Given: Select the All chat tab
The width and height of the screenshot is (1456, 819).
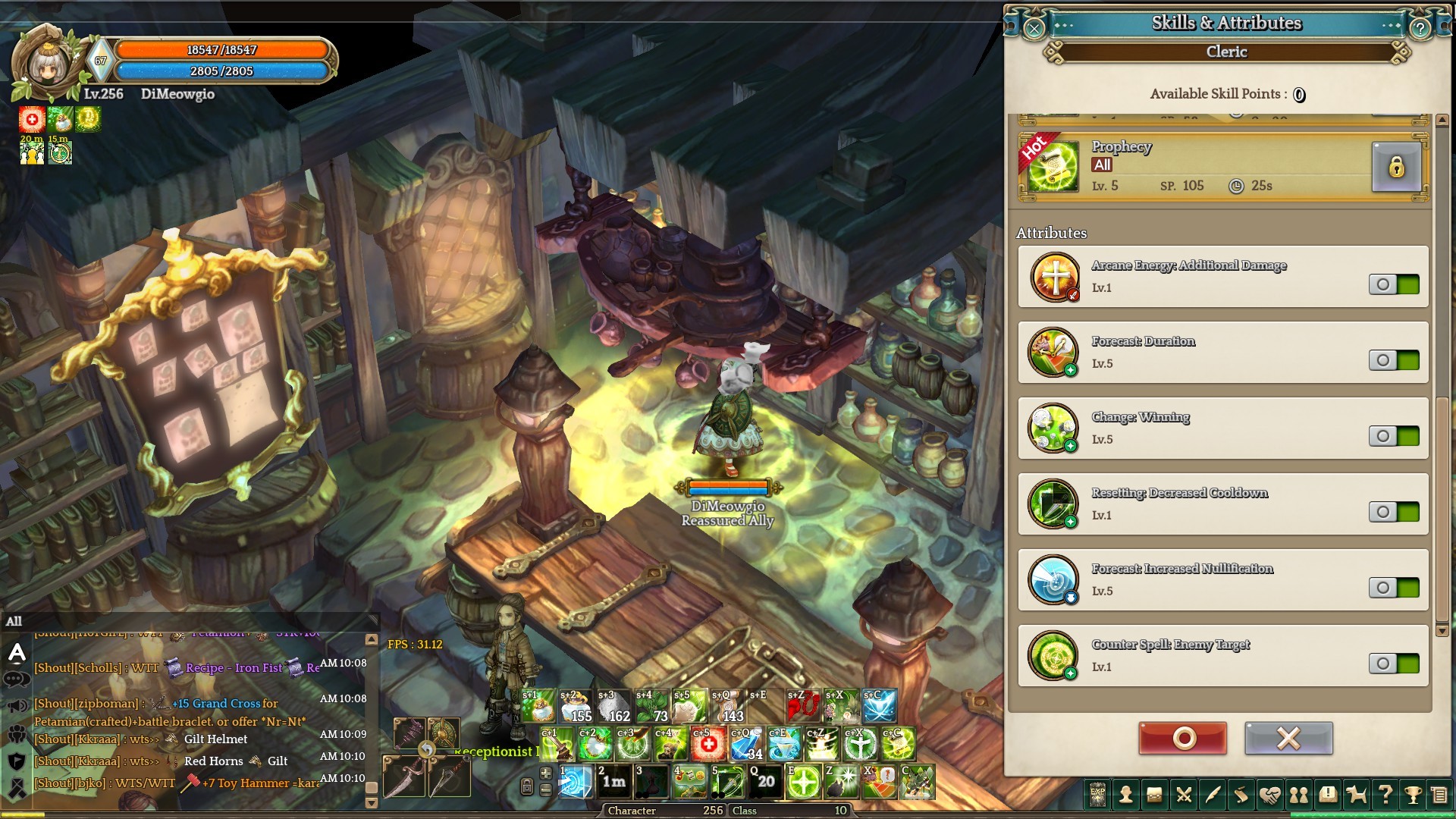Looking at the screenshot, I should click(x=14, y=621).
